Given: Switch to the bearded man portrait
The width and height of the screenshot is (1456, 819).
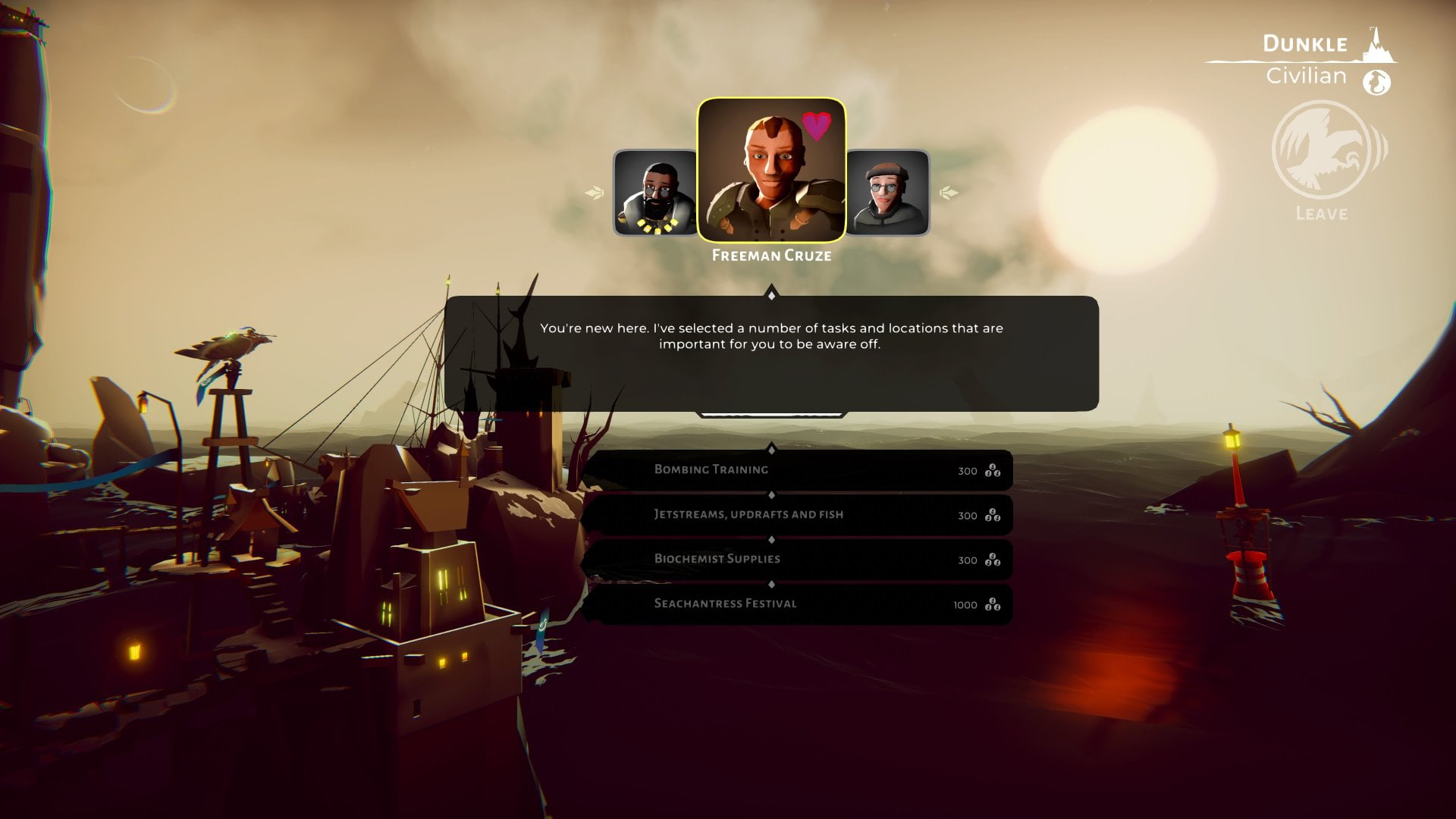Looking at the screenshot, I should tap(655, 193).
